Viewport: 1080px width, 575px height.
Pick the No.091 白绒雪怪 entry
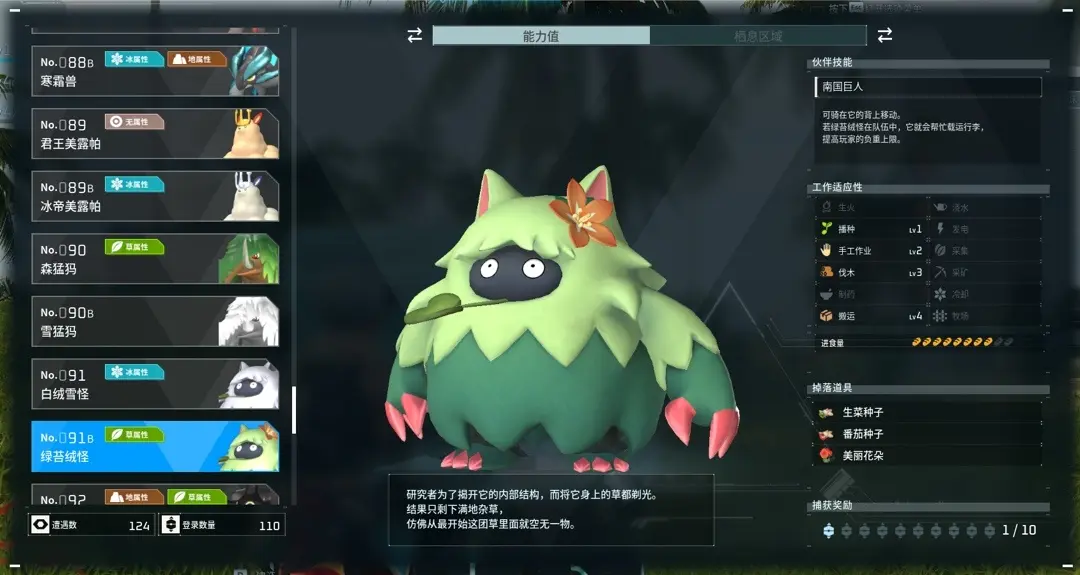point(155,384)
